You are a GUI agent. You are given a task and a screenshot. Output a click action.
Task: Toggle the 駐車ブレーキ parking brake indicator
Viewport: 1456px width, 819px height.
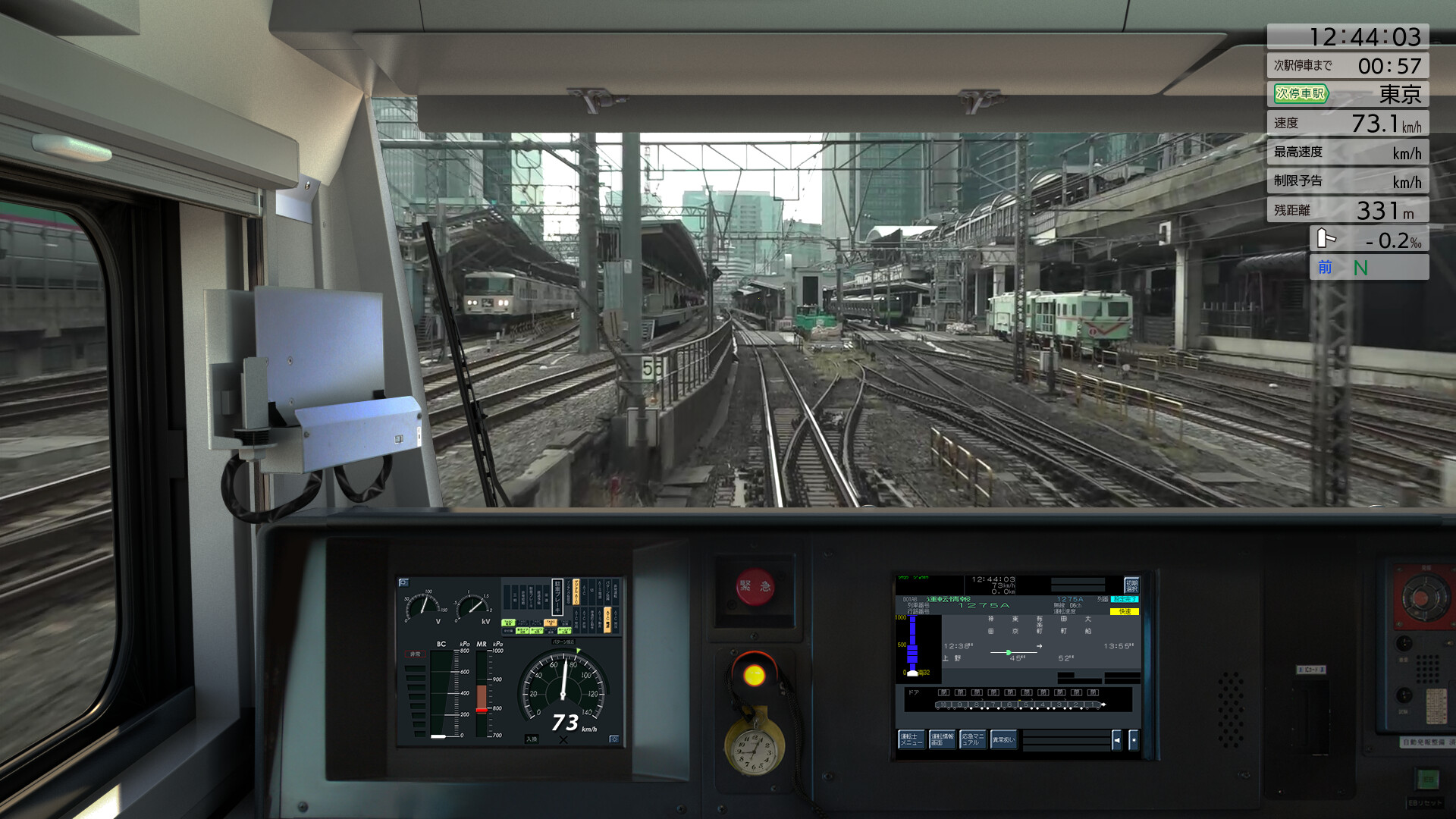tap(557, 597)
